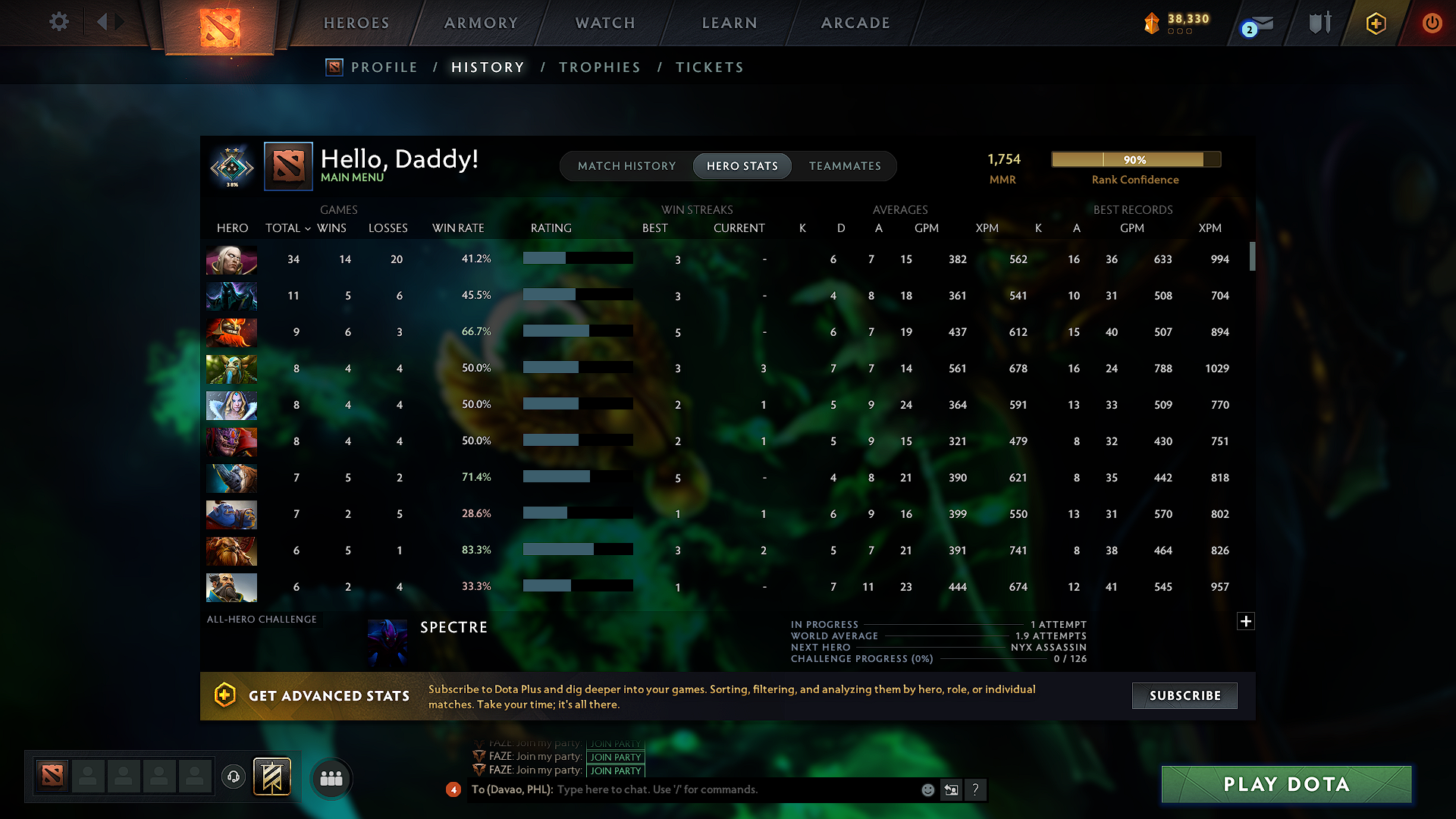
Task: Open the WATCH menu
Action: 604,23
